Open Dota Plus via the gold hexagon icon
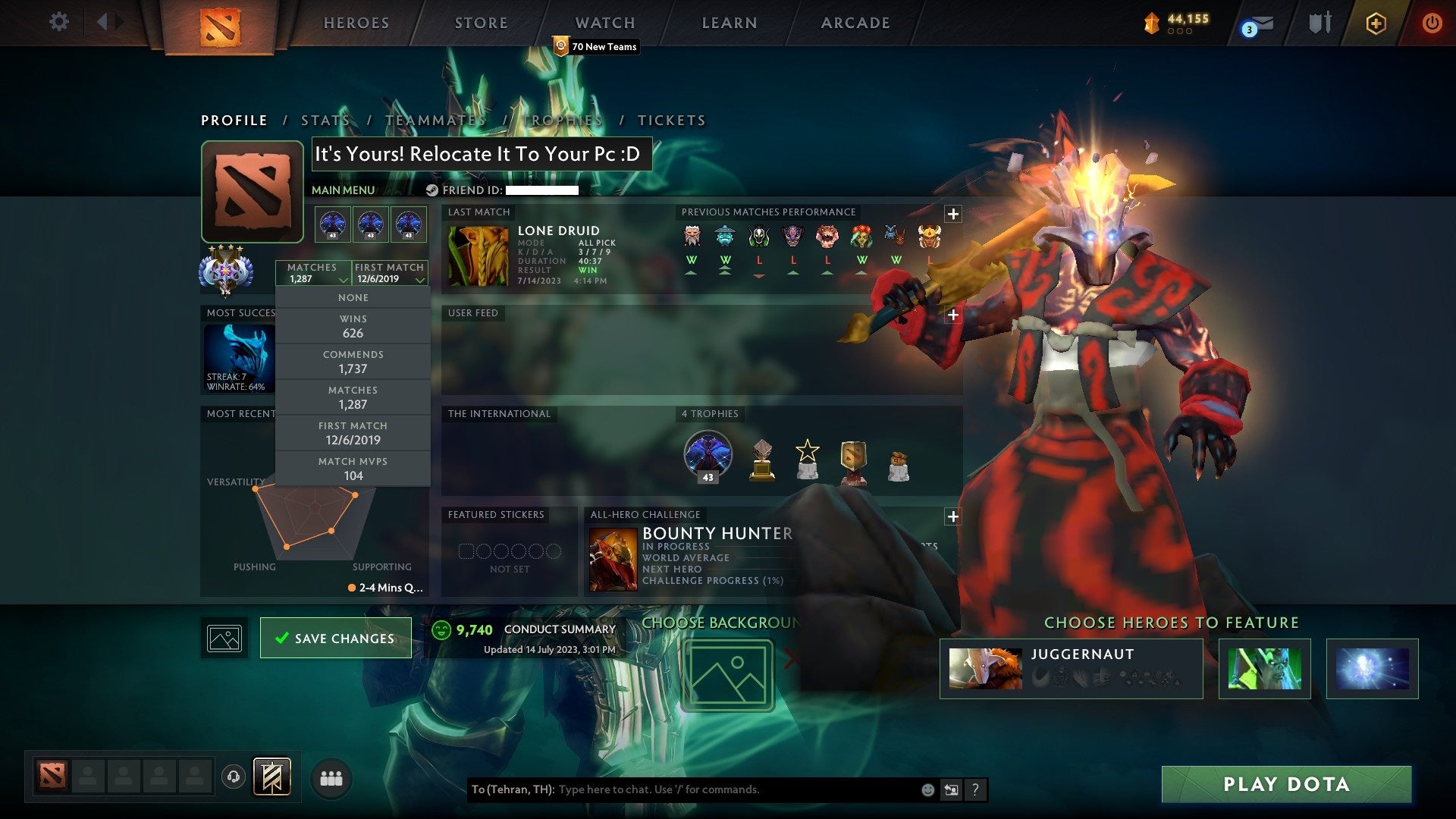Viewport: 1456px width, 819px height. pos(1376,23)
